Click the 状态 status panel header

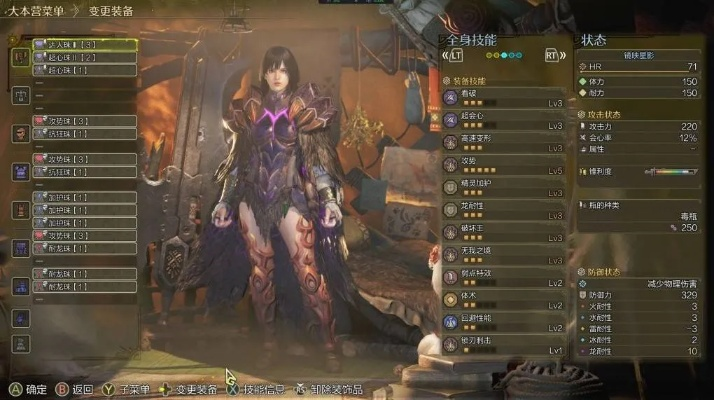595,40
